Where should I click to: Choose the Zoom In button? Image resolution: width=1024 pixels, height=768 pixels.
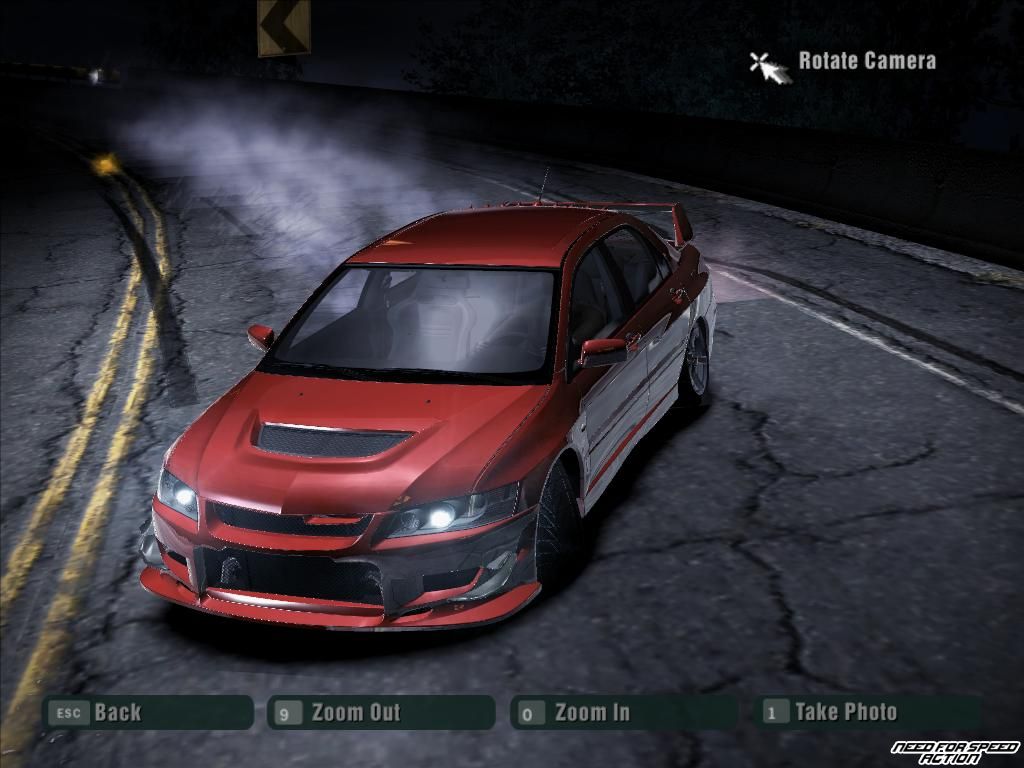623,712
